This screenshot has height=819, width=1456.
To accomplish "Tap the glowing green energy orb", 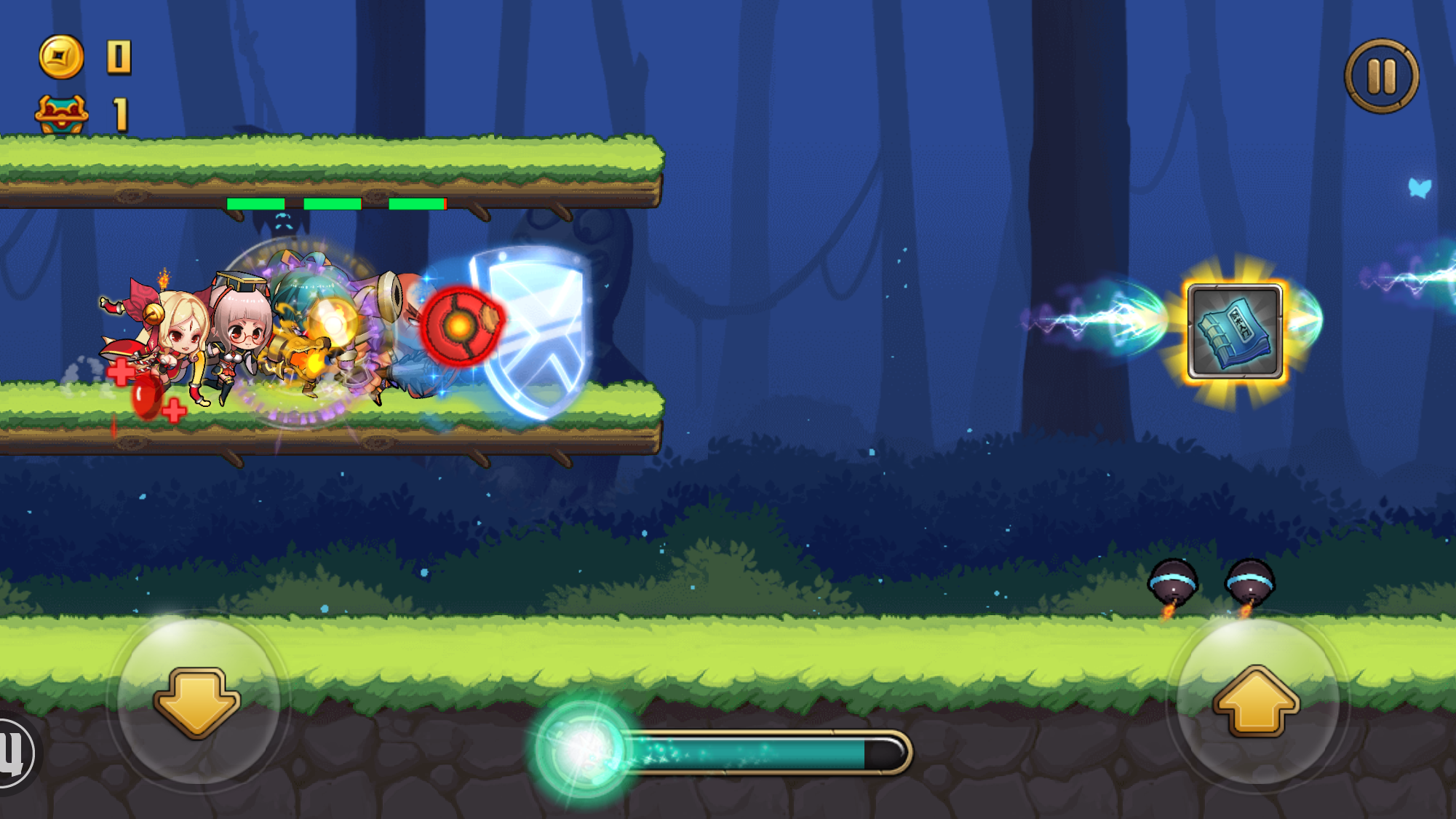I will click(x=582, y=751).
